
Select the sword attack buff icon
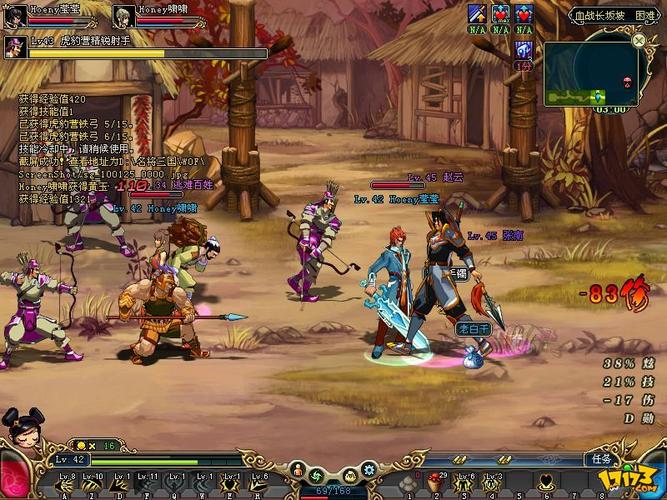pyautogui.click(x=477, y=13)
